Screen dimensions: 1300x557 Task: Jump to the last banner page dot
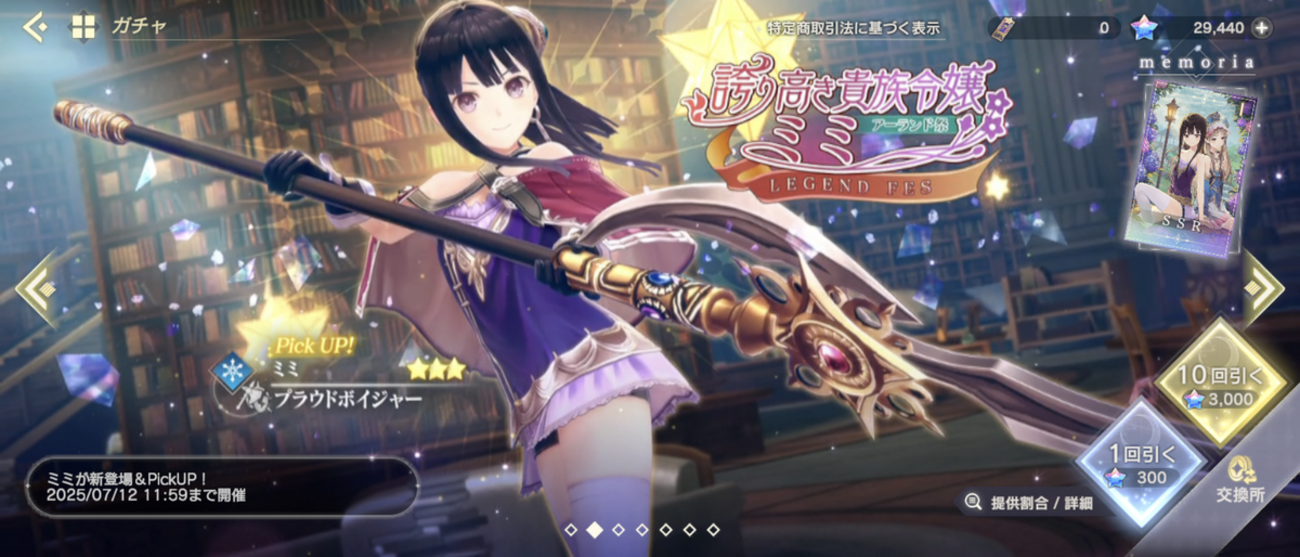(x=714, y=529)
